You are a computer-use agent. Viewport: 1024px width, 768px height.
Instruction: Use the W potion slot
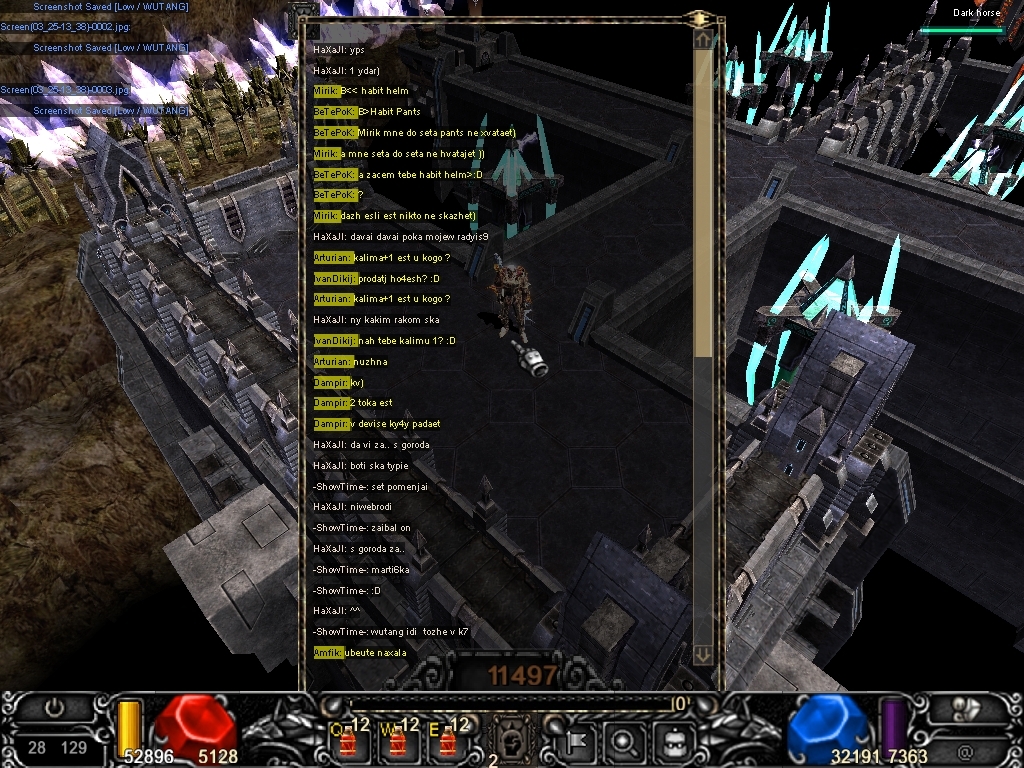tap(398, 741)
